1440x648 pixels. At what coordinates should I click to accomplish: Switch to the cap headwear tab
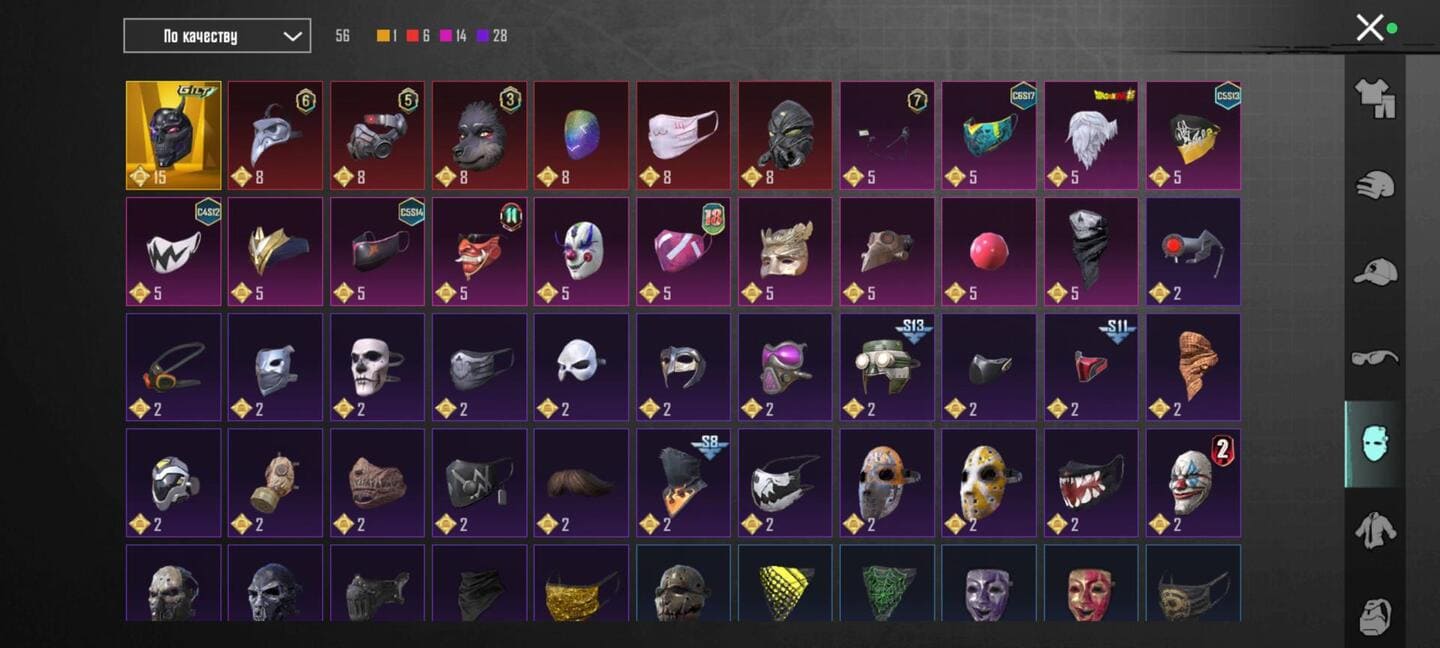(x=1375, y=271)
